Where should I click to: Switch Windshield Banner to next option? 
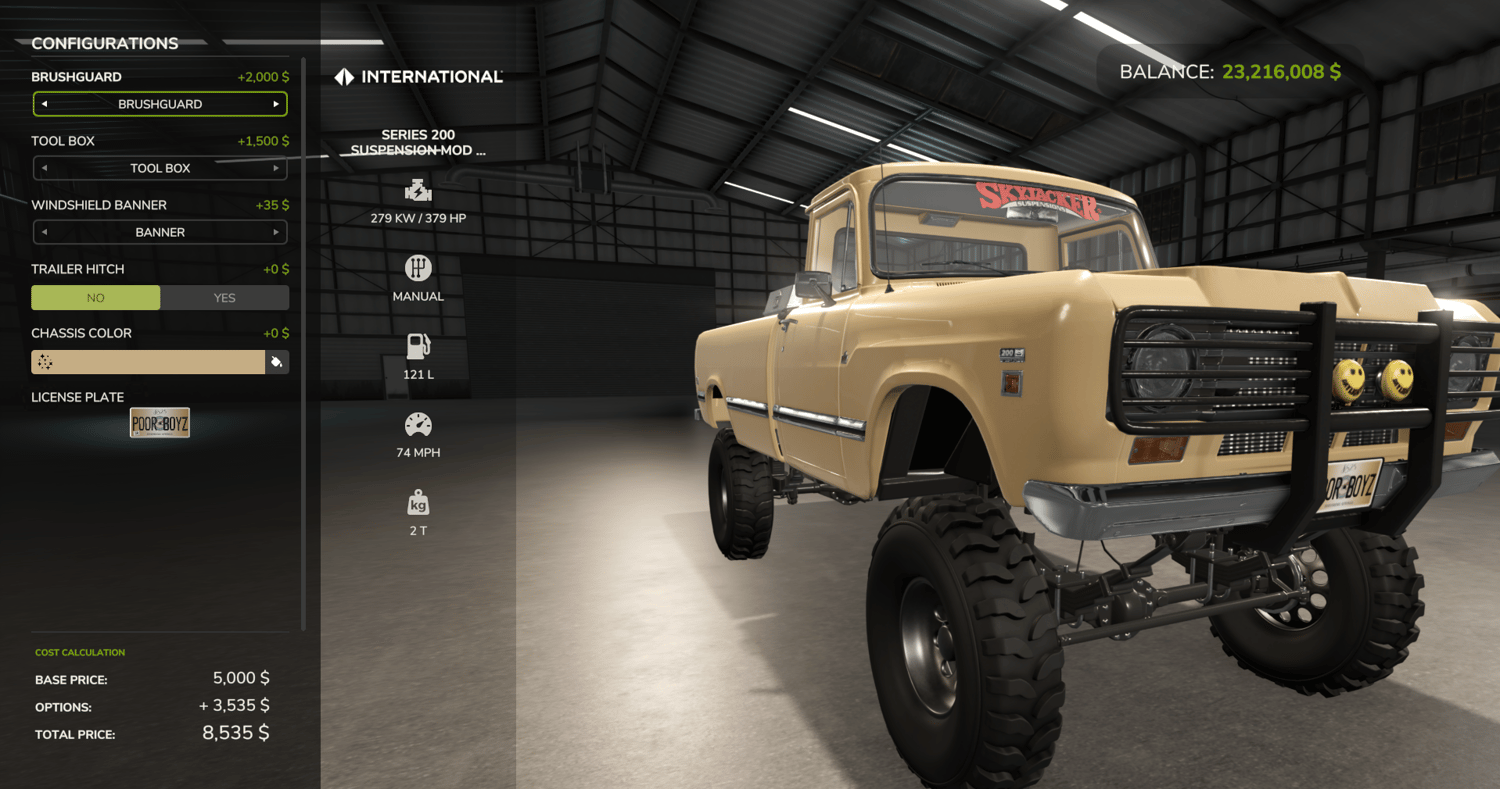(x=276, y=232)
